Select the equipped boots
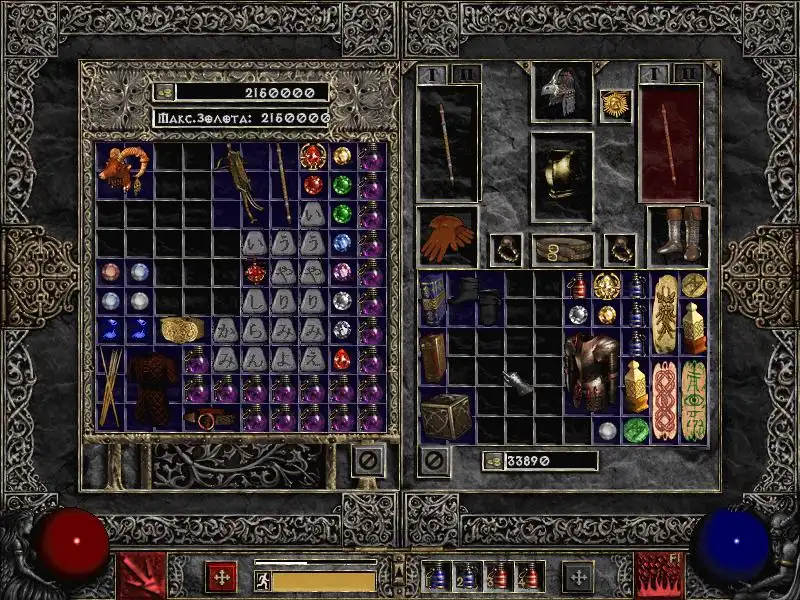800x600 pixels. 678,236
